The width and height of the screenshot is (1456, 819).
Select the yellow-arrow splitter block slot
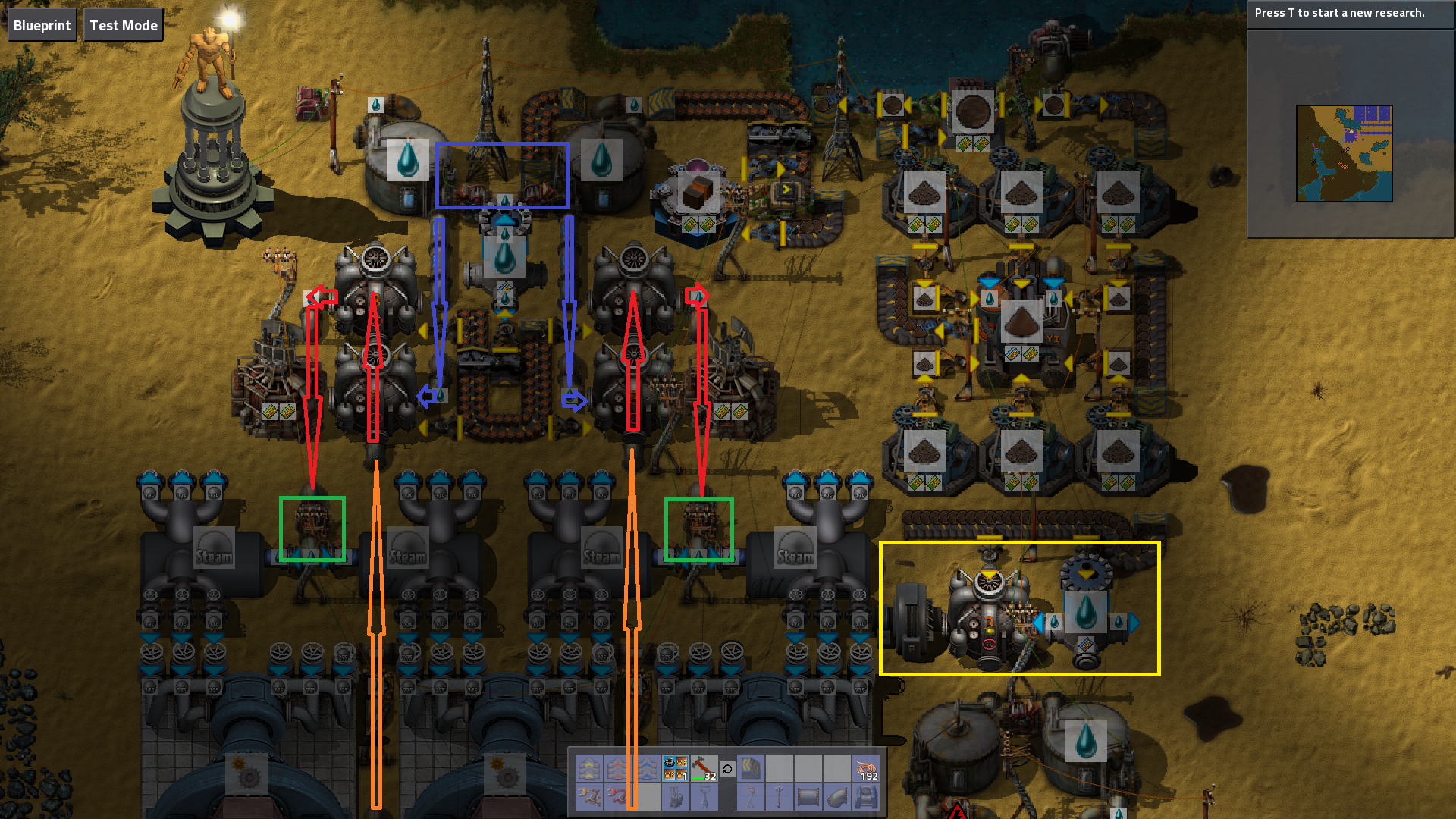coord(751,768)
